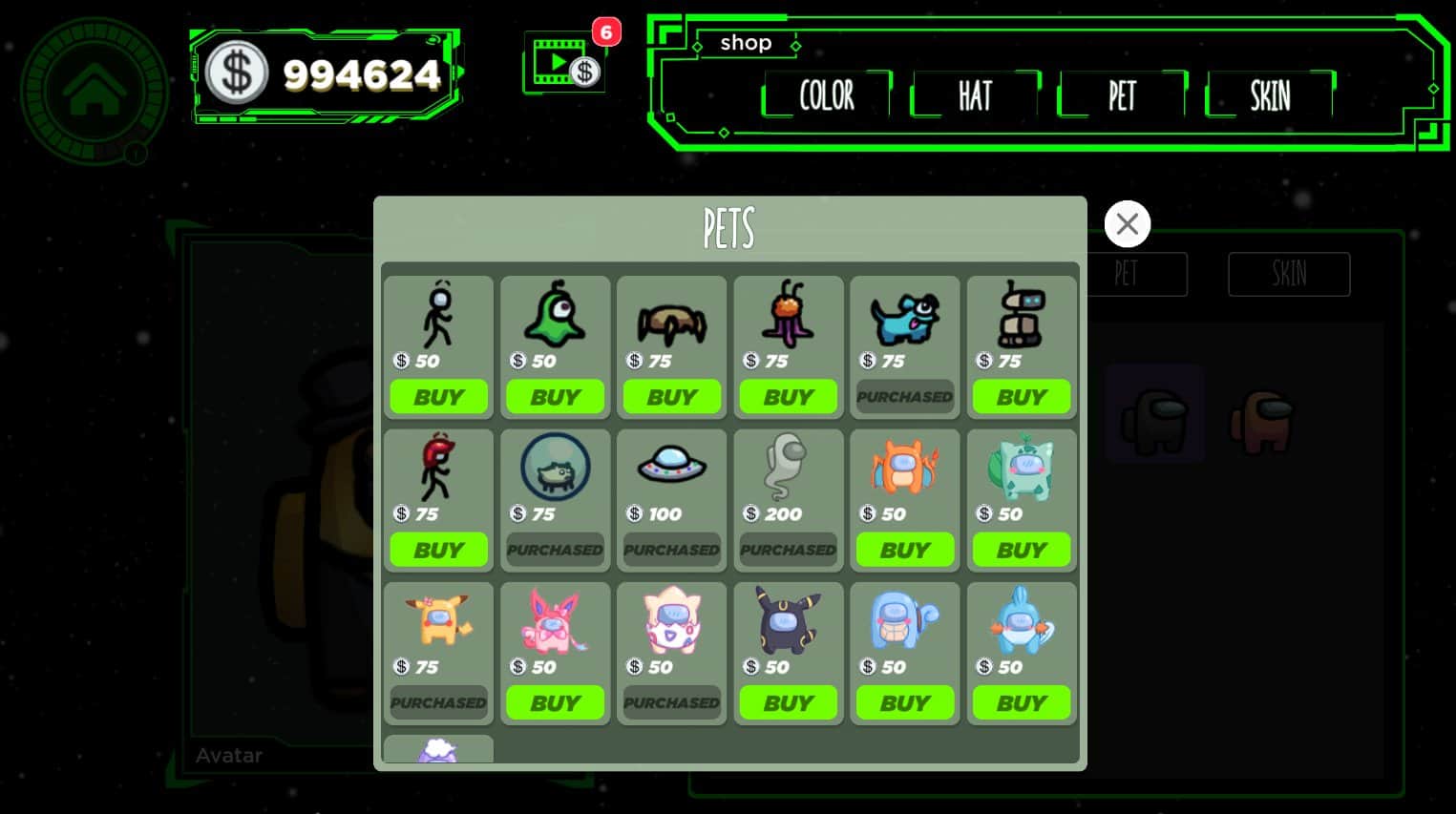Screen dimensions: 1456x814
Task: Buy the green Bulbasaur crewmate pet
Action: tap(1022, 550)
